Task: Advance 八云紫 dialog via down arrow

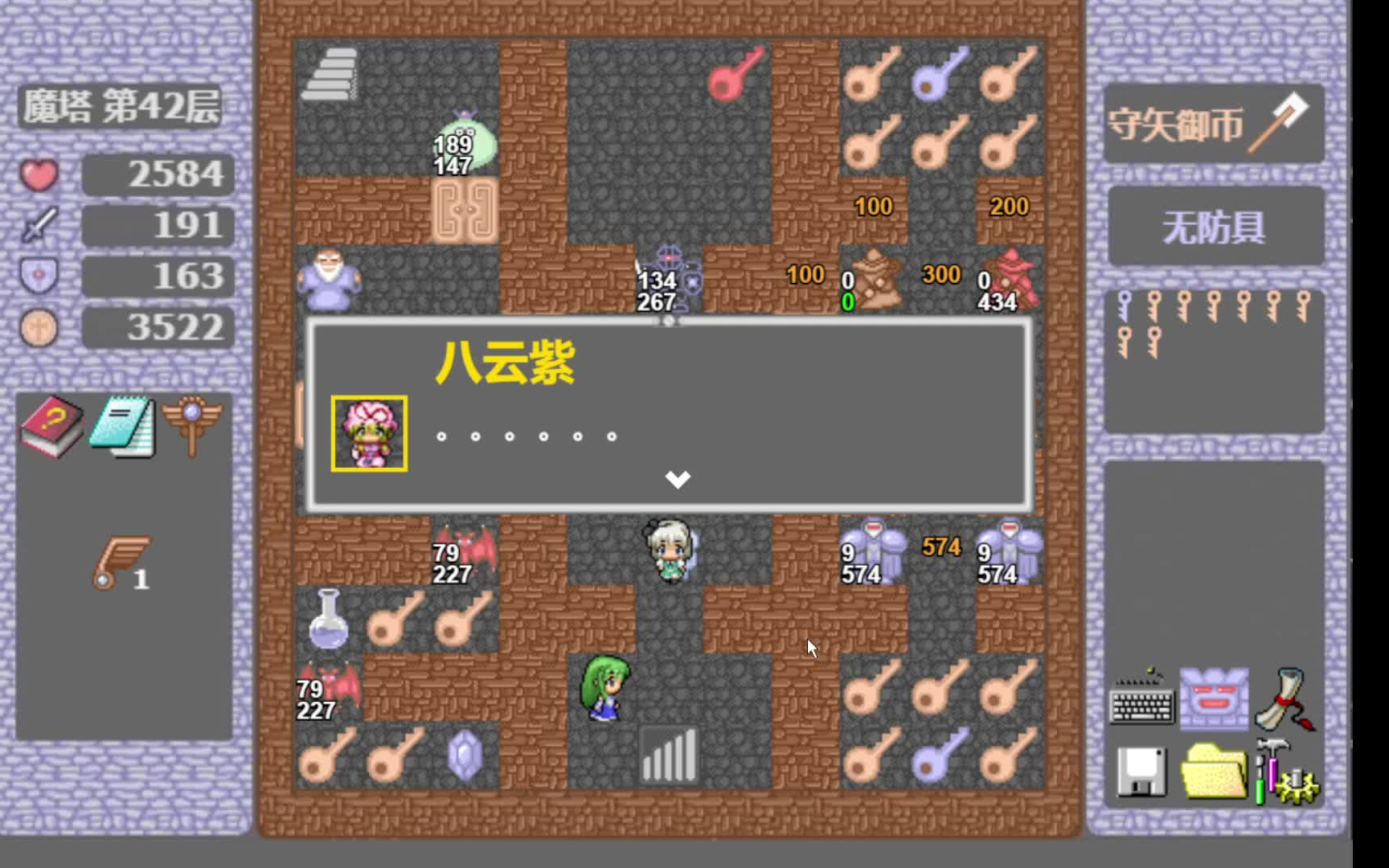Action: click(677, 480)
